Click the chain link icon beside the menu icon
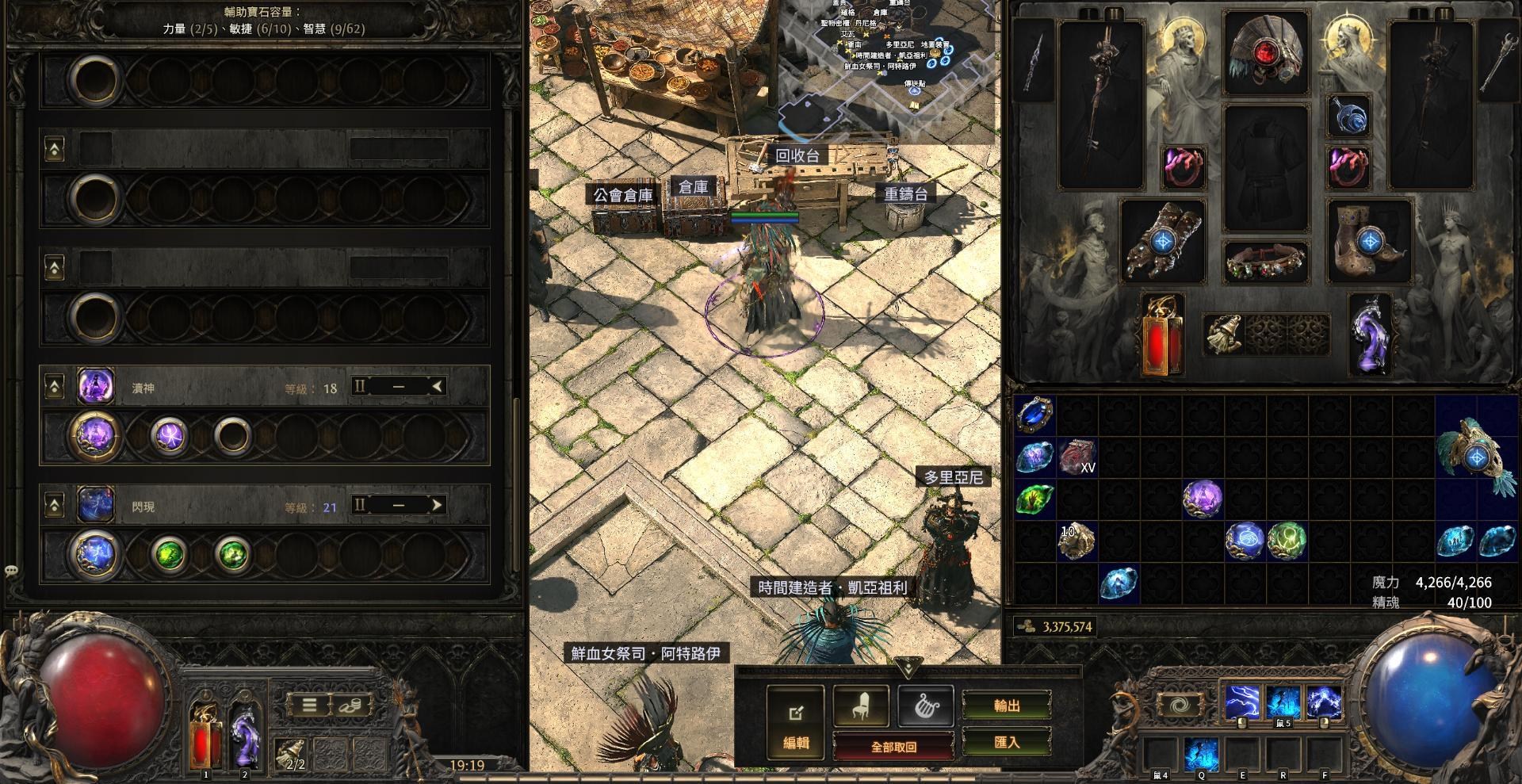The height and width of the screenshot is (784, 1522). point(350,706)
